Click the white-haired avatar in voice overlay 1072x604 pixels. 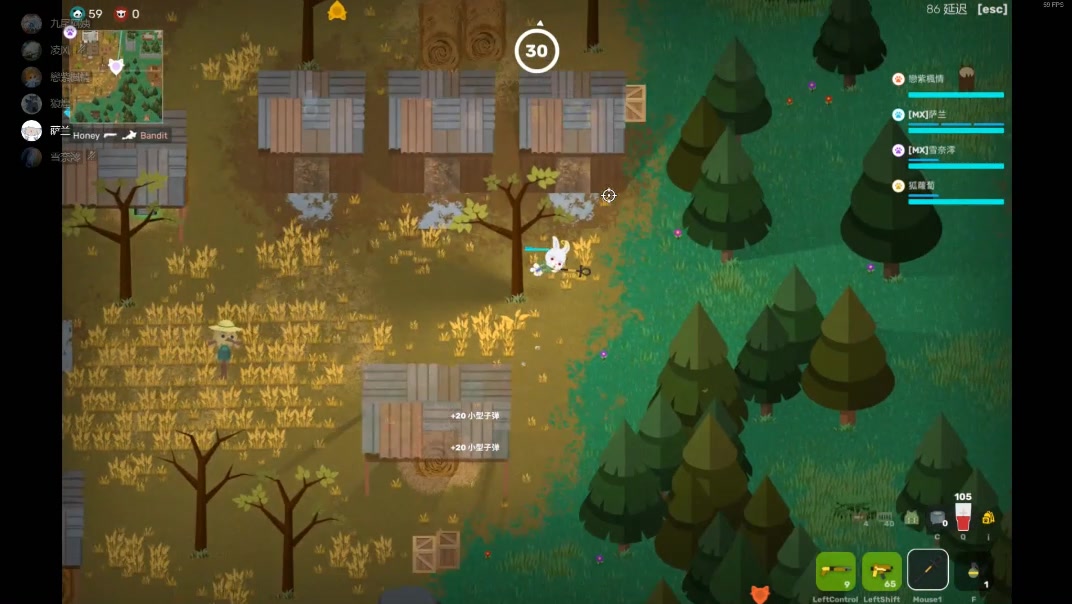click(x=32, y=130)
